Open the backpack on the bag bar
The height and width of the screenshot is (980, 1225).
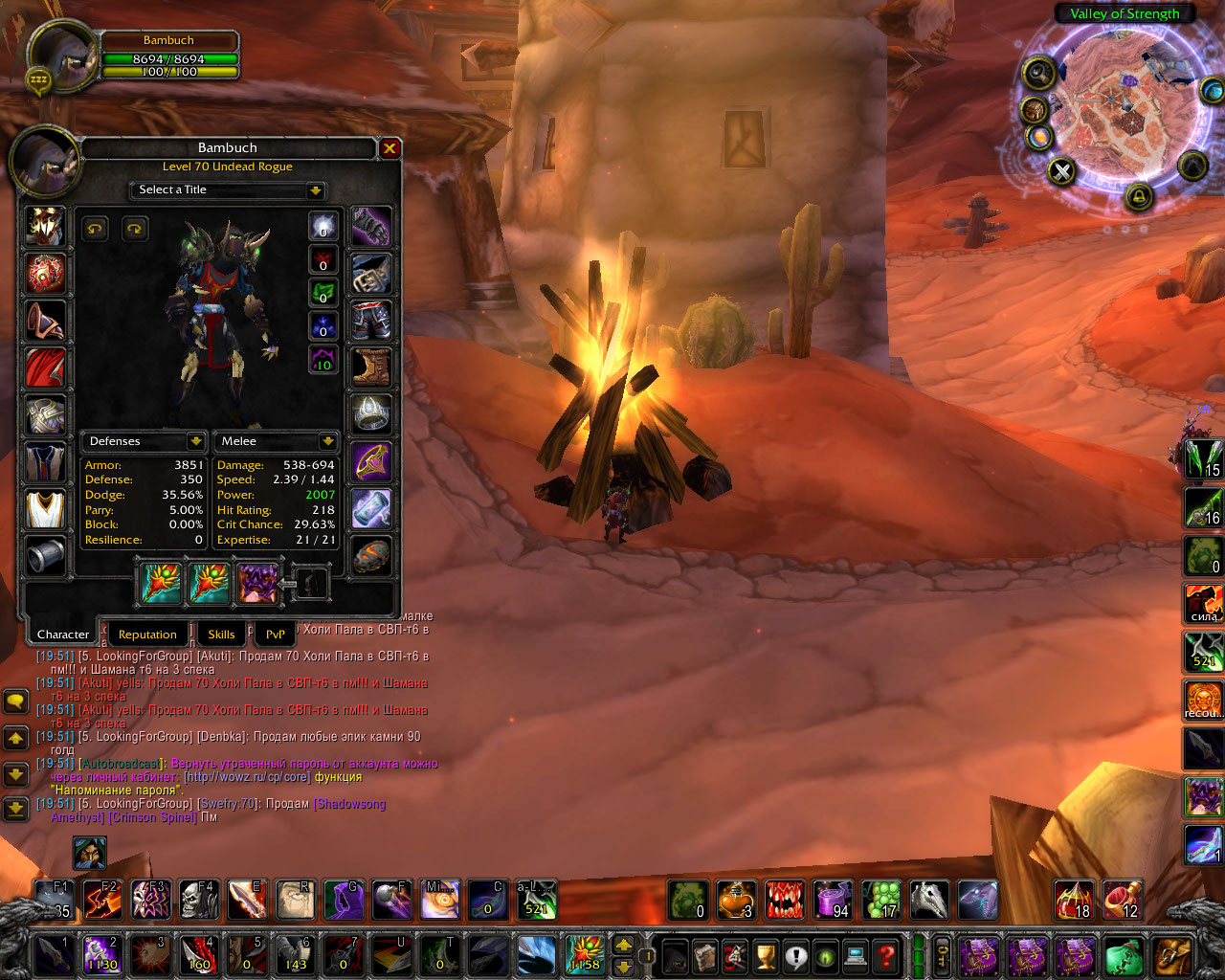click(1172, 956)
